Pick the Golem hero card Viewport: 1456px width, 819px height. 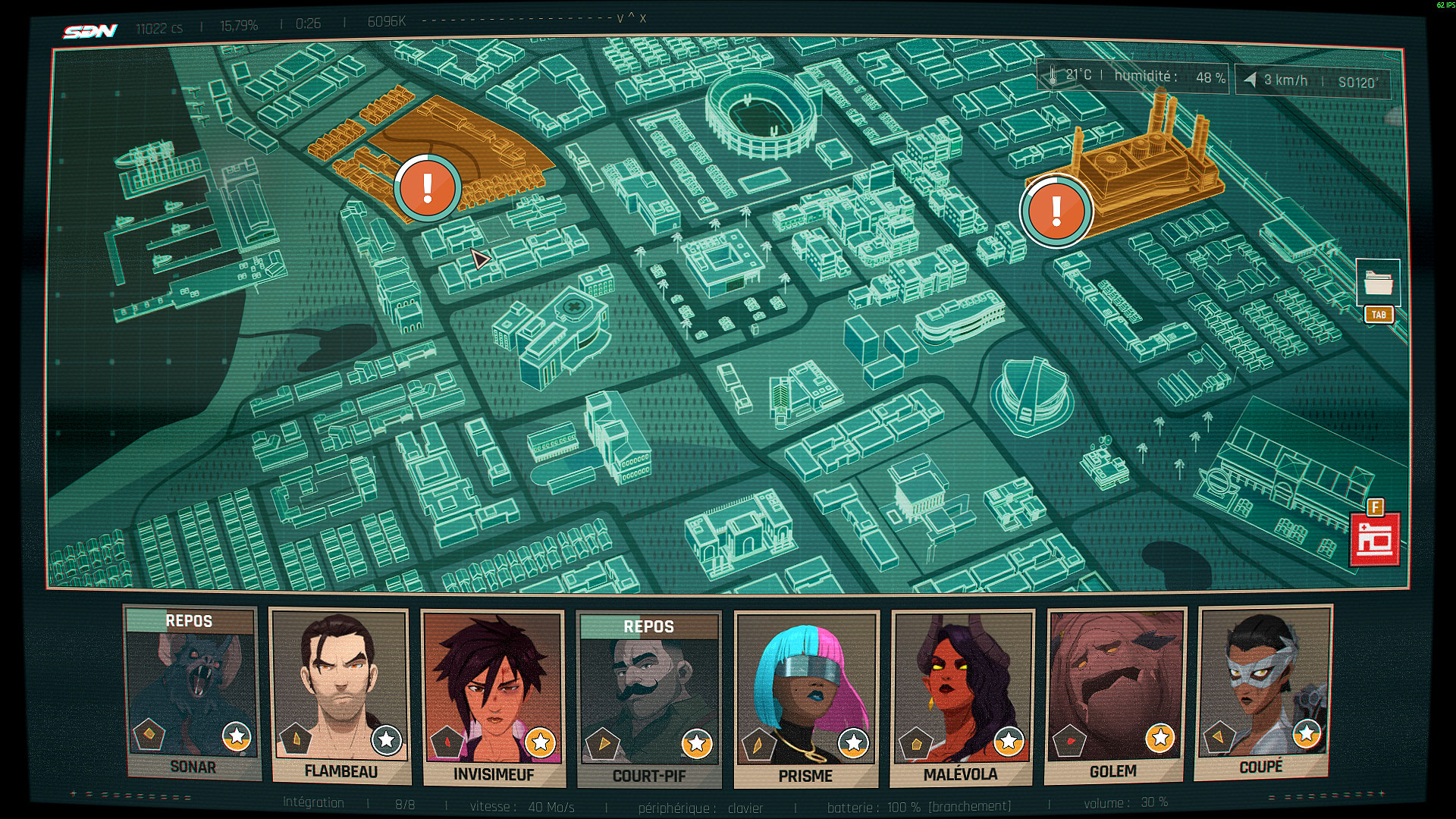click(x=1114, y=695)
